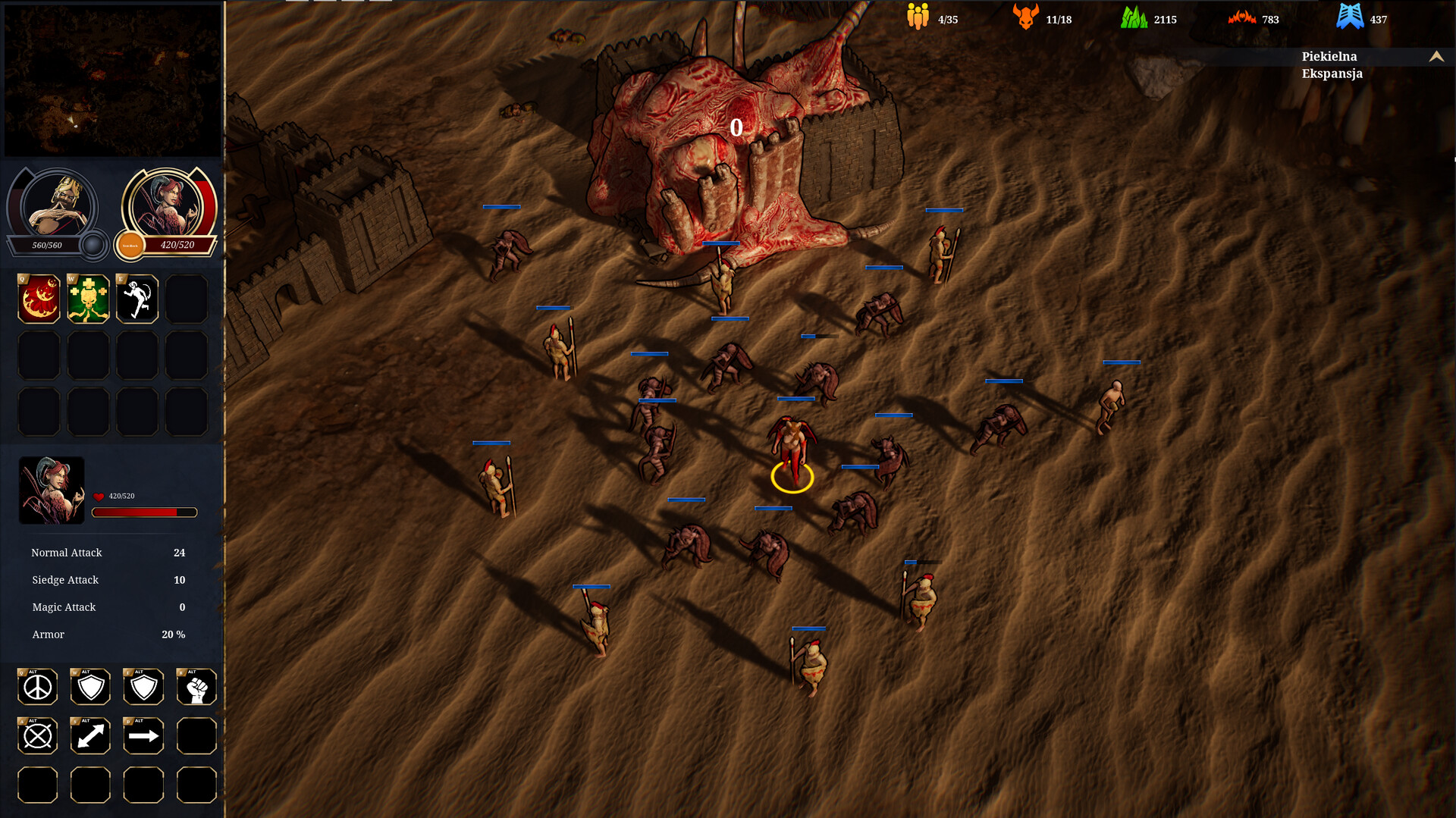Collapse the Piekielna Ekspansja quest panel
Screen dimensions: 1456x818
pos(1436,57)
